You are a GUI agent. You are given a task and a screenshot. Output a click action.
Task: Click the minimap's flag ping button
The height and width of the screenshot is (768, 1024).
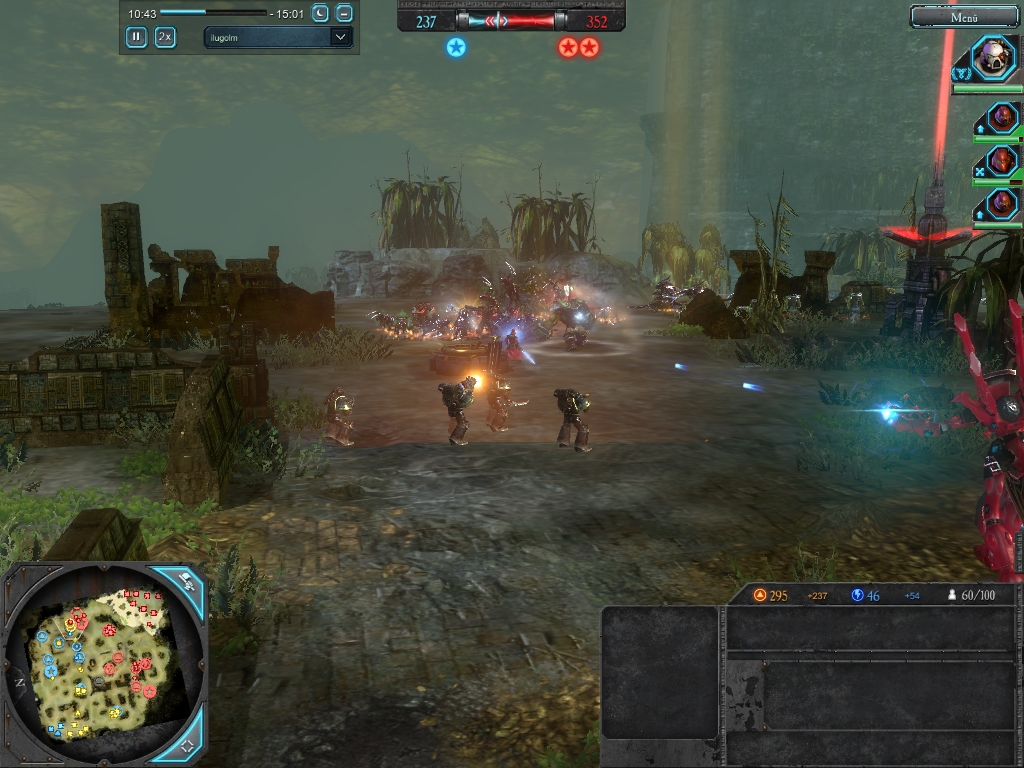point(186,580)
